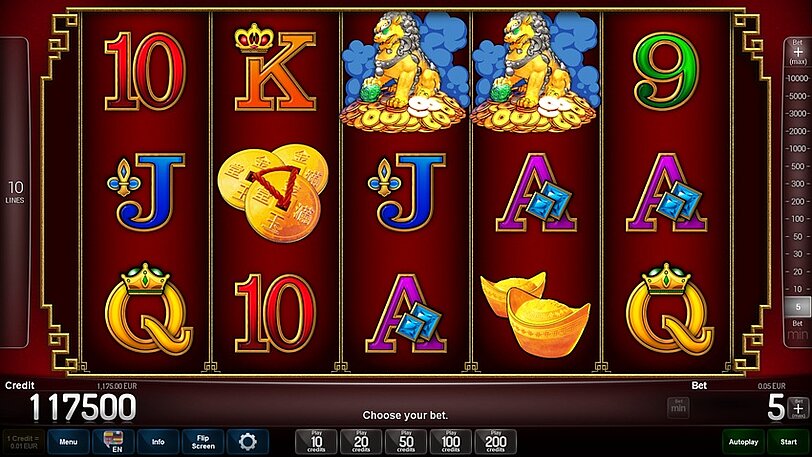Set bet to 1000 on bet slider
Screen dimensions: 812x457
[x=798, y=148]
